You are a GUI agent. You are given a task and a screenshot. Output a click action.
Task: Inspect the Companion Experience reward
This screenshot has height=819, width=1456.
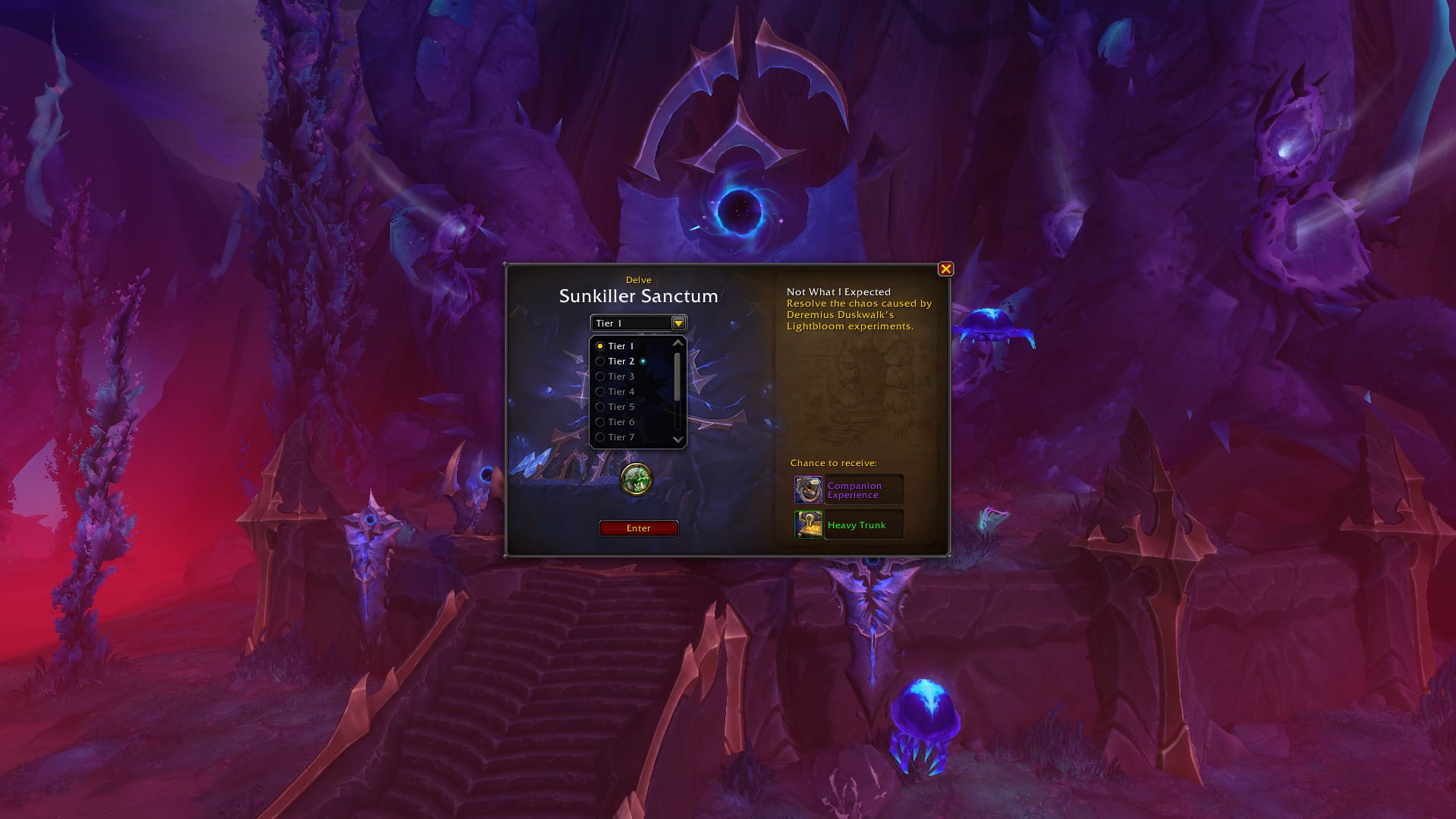(x=848, y=490)
